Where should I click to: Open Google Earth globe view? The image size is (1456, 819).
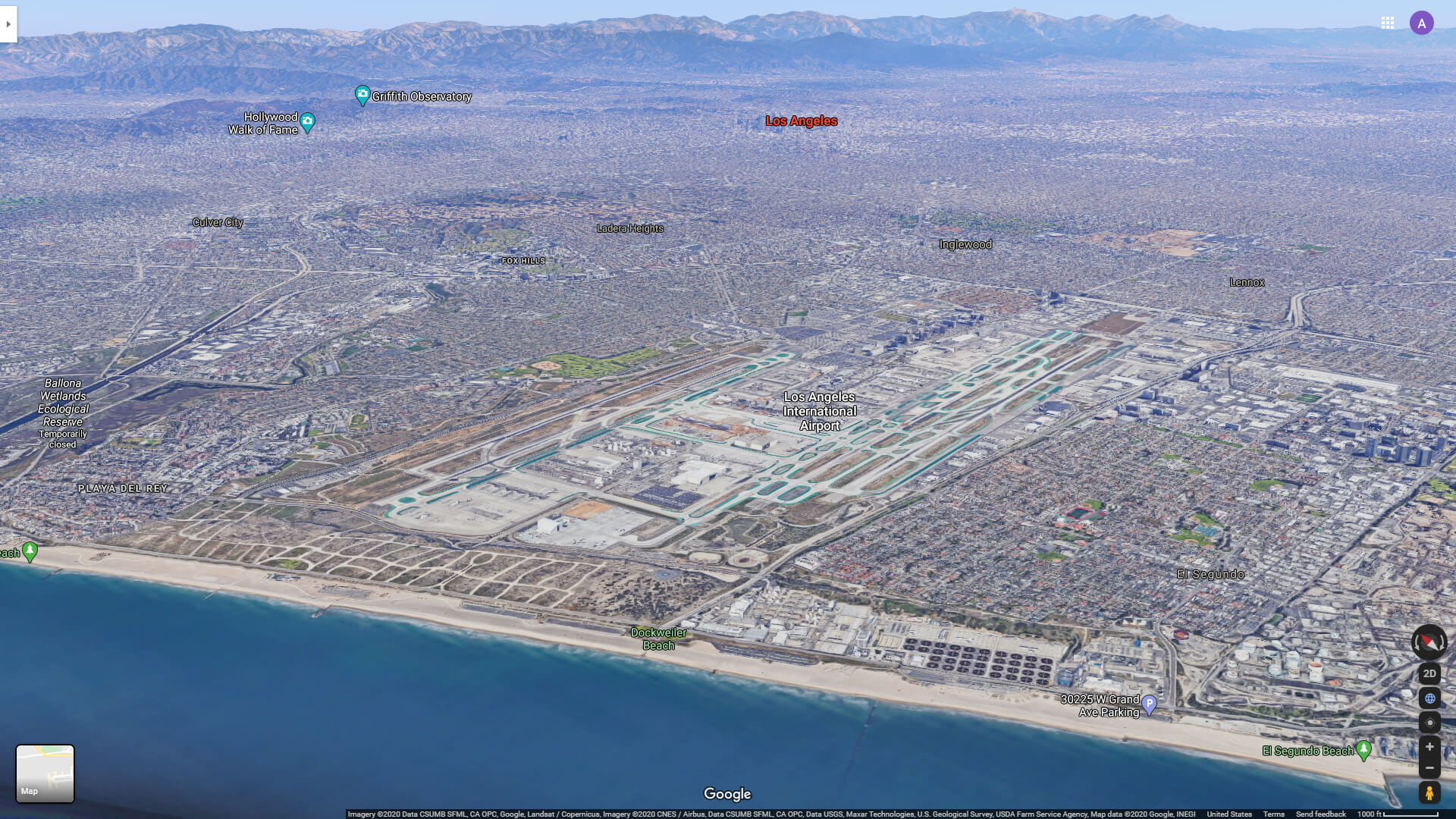pyautogui.click(x=1429, y=698)
